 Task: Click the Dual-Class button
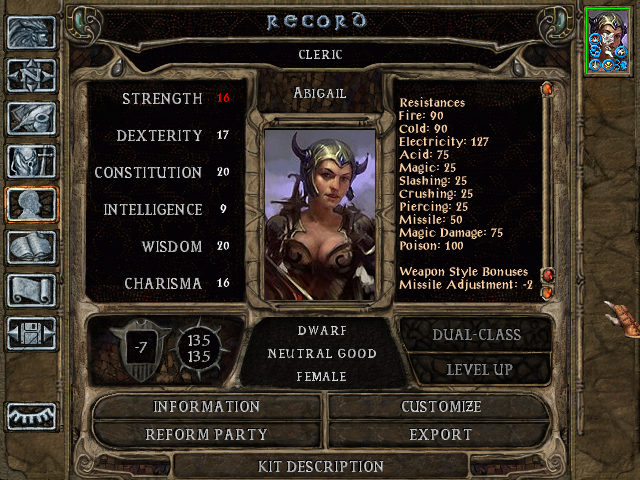[476, 335]
